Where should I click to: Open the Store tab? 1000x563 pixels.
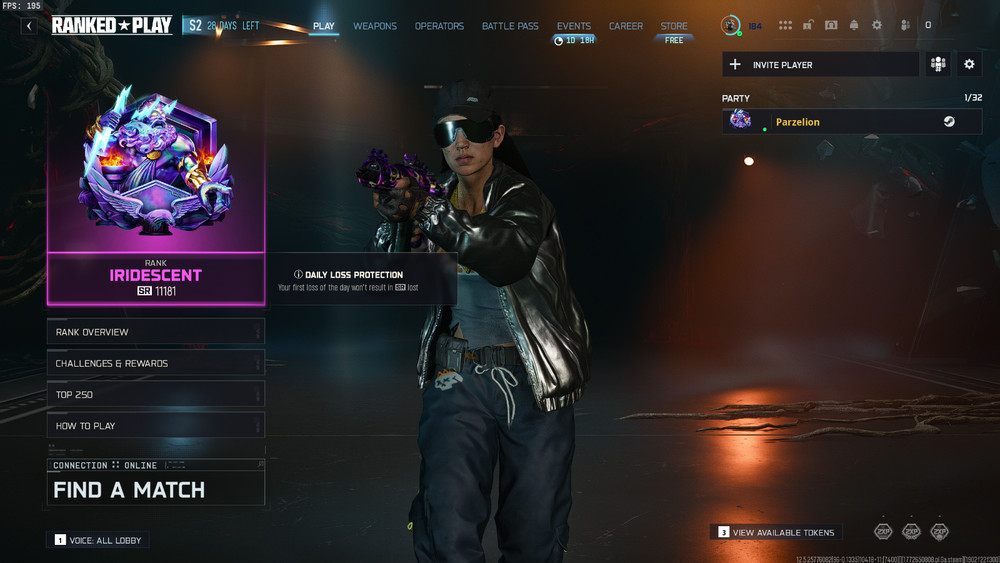pyautogui.click(x=674, y=26)
